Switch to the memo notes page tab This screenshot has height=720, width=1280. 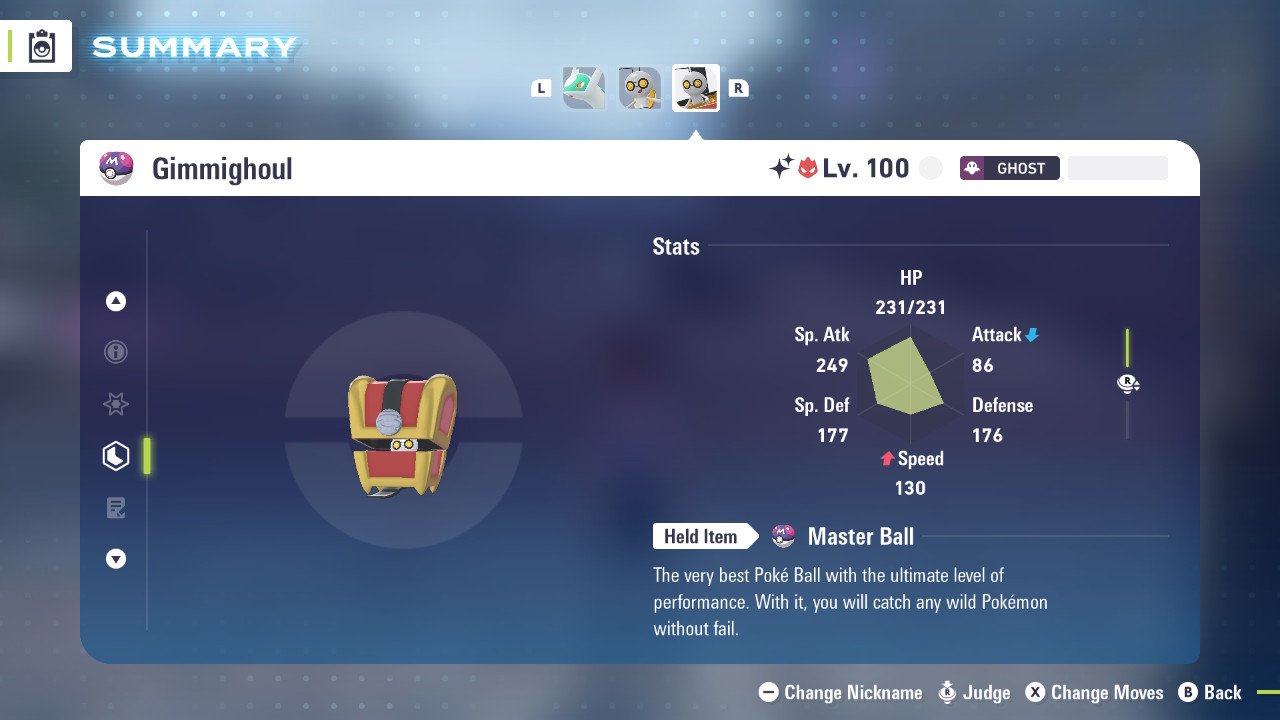pos(116,508)
